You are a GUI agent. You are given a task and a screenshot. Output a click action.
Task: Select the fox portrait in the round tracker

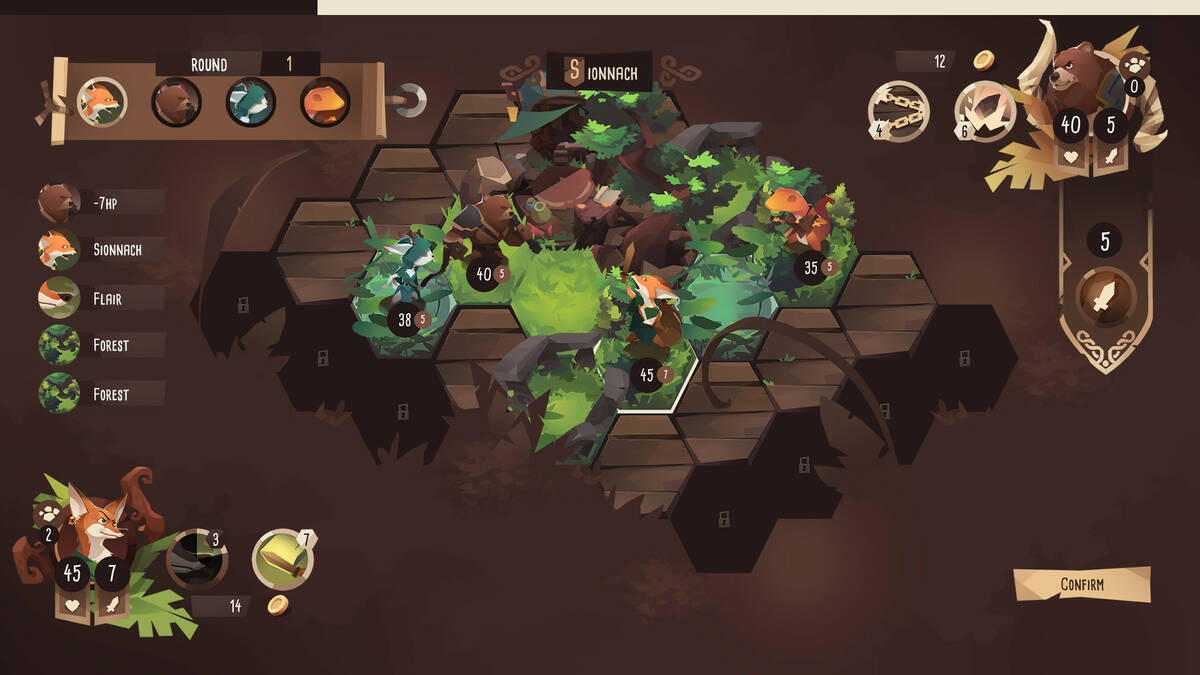[x=101, y=101]
